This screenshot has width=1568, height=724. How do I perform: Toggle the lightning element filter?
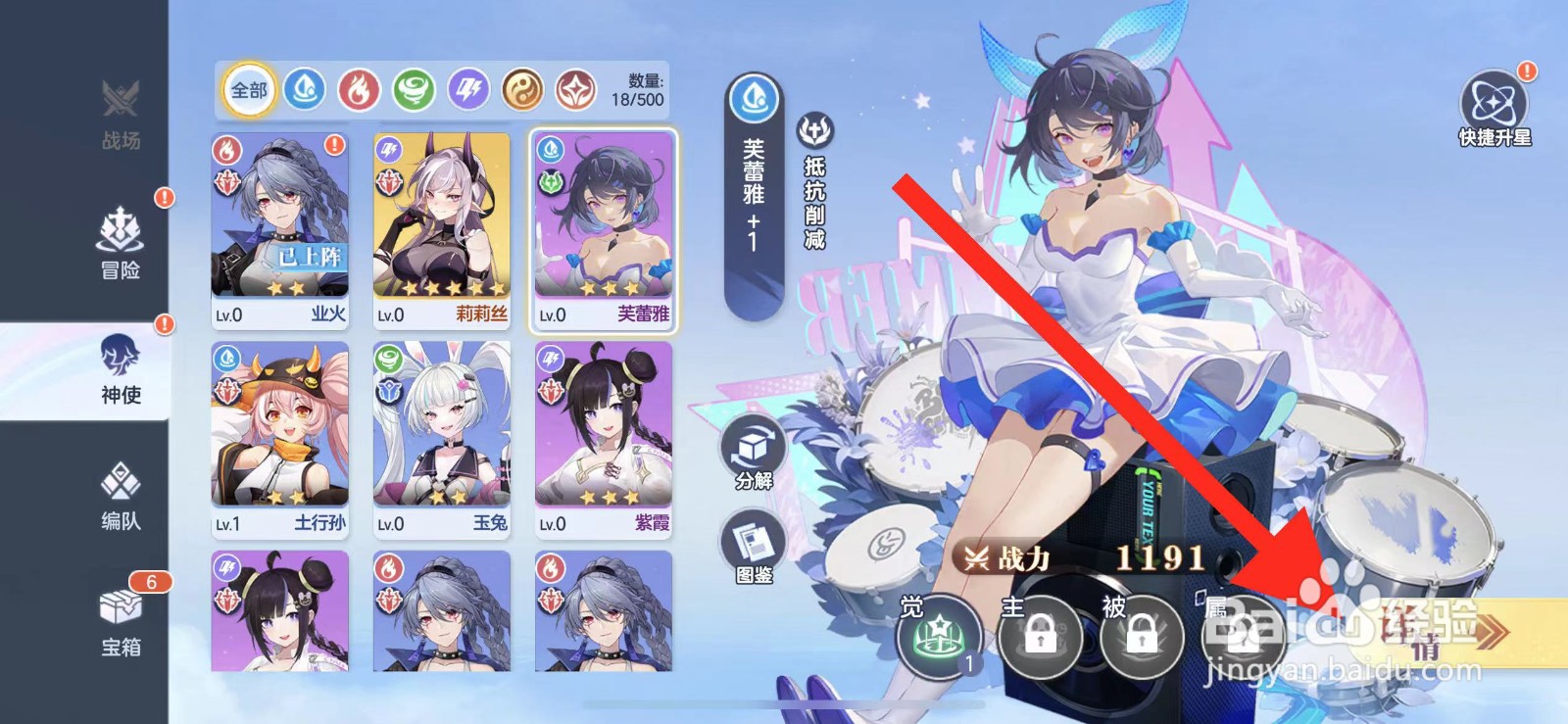pos(468,90)
